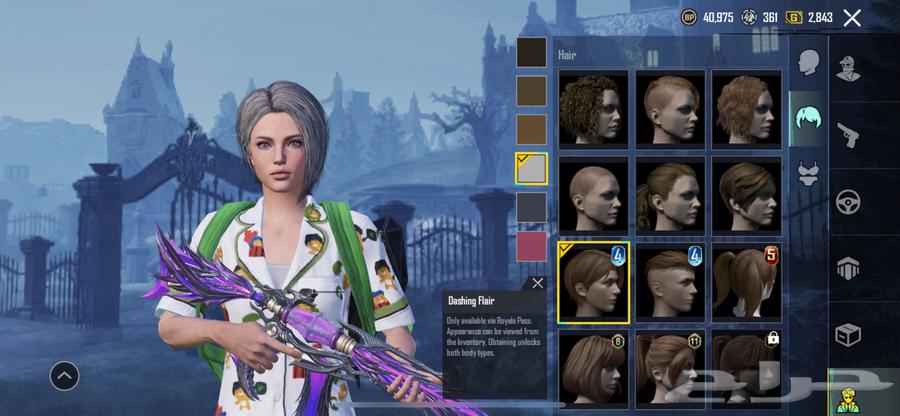Image resolution: width=900 pixels, height=416 pixels.
Task: Open the underwear tab with bikini icon
Action: click(808, 174)
